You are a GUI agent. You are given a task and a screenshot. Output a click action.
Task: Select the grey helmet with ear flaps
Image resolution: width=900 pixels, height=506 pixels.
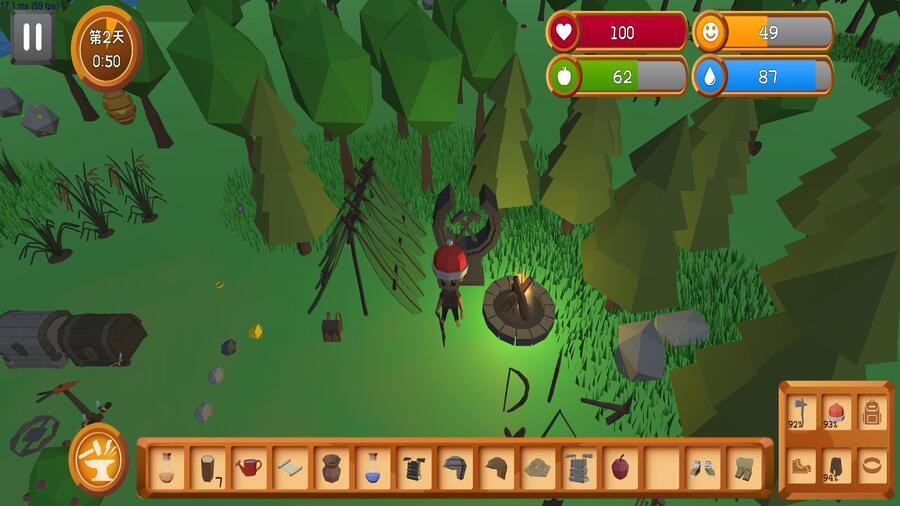pos(455,467)
